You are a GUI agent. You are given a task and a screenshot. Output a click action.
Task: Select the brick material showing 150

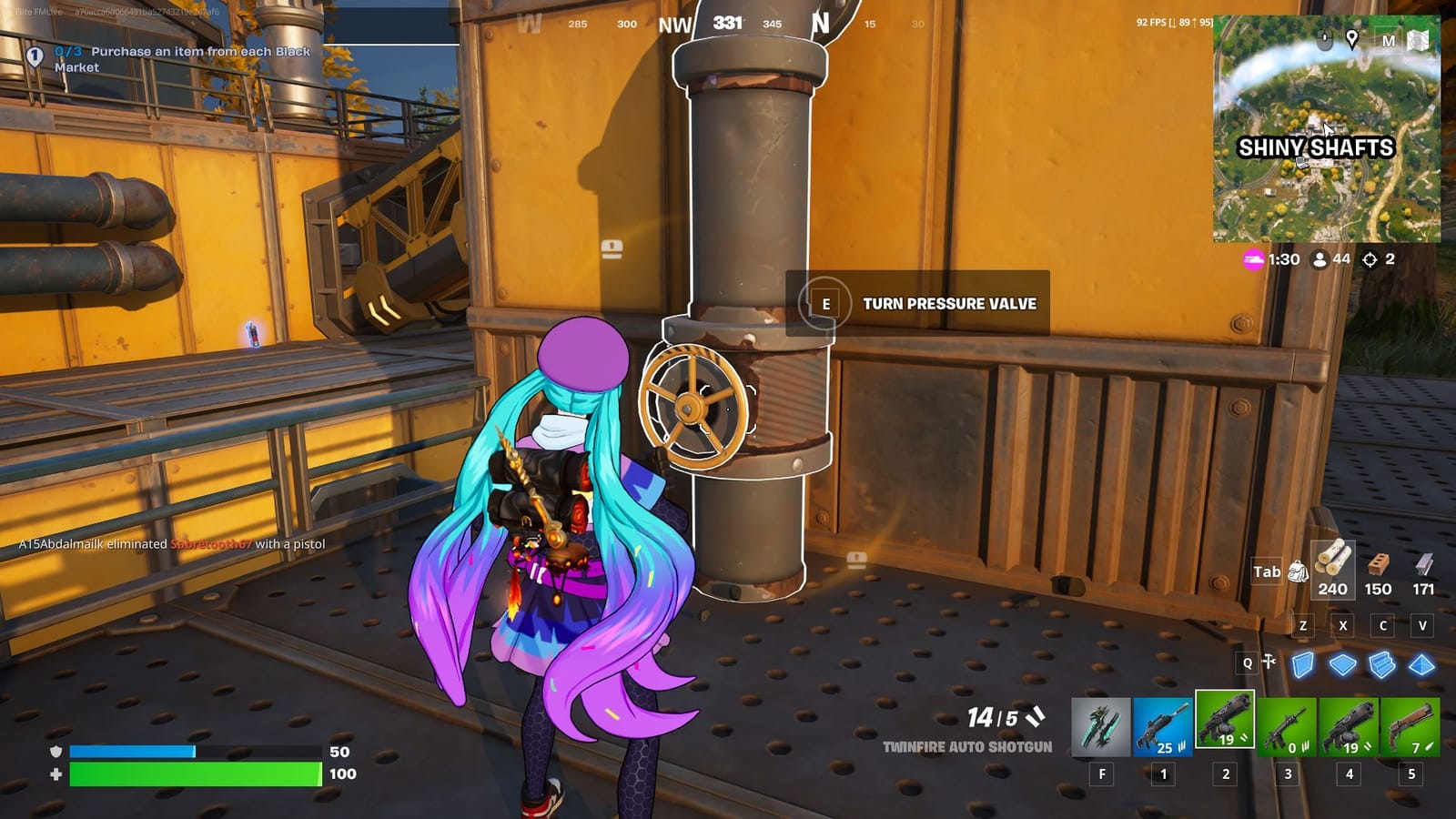click(x=1376, y=571)
